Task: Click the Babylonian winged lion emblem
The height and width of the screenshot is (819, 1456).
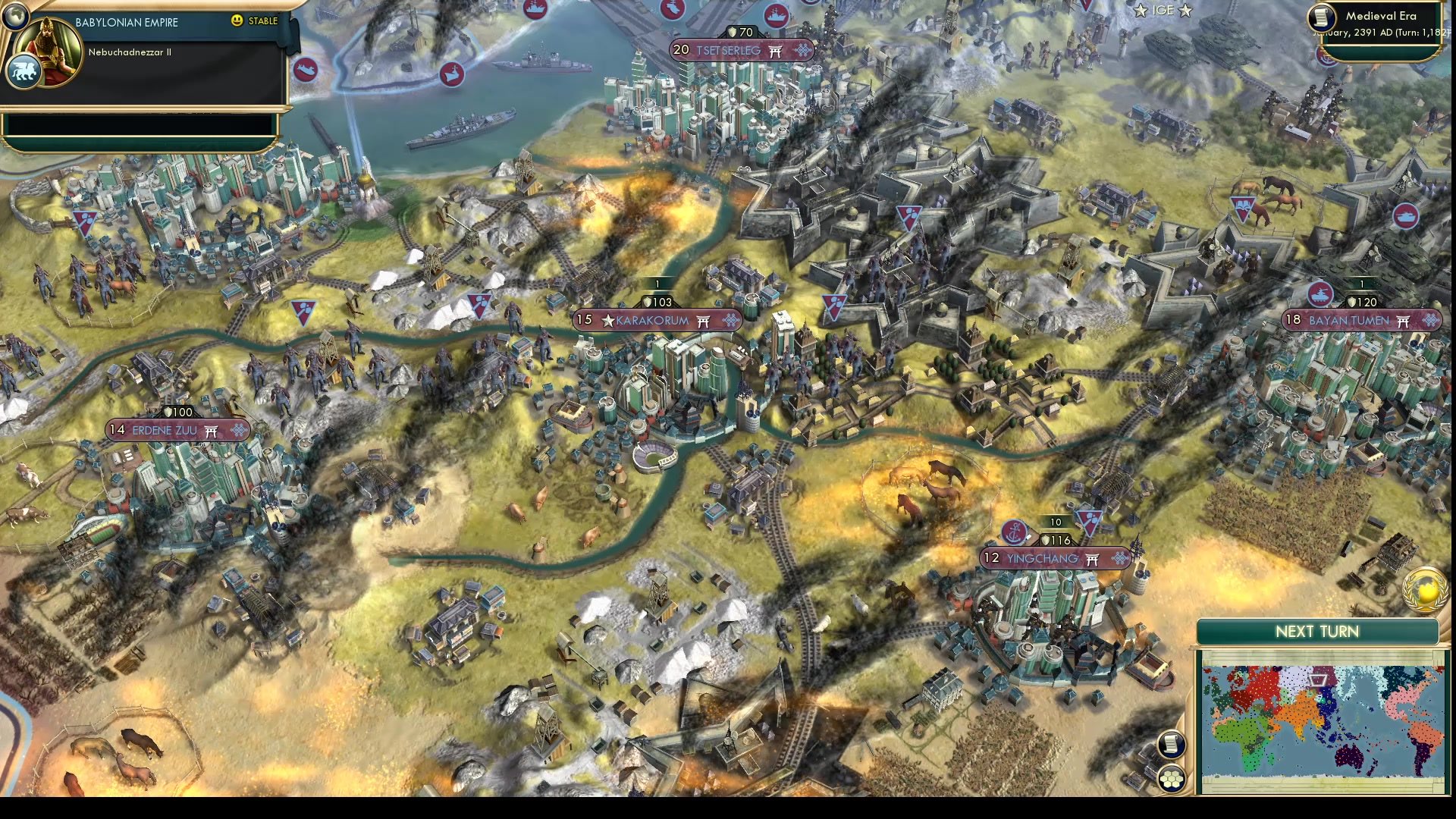Action: [x=23, y=72]
